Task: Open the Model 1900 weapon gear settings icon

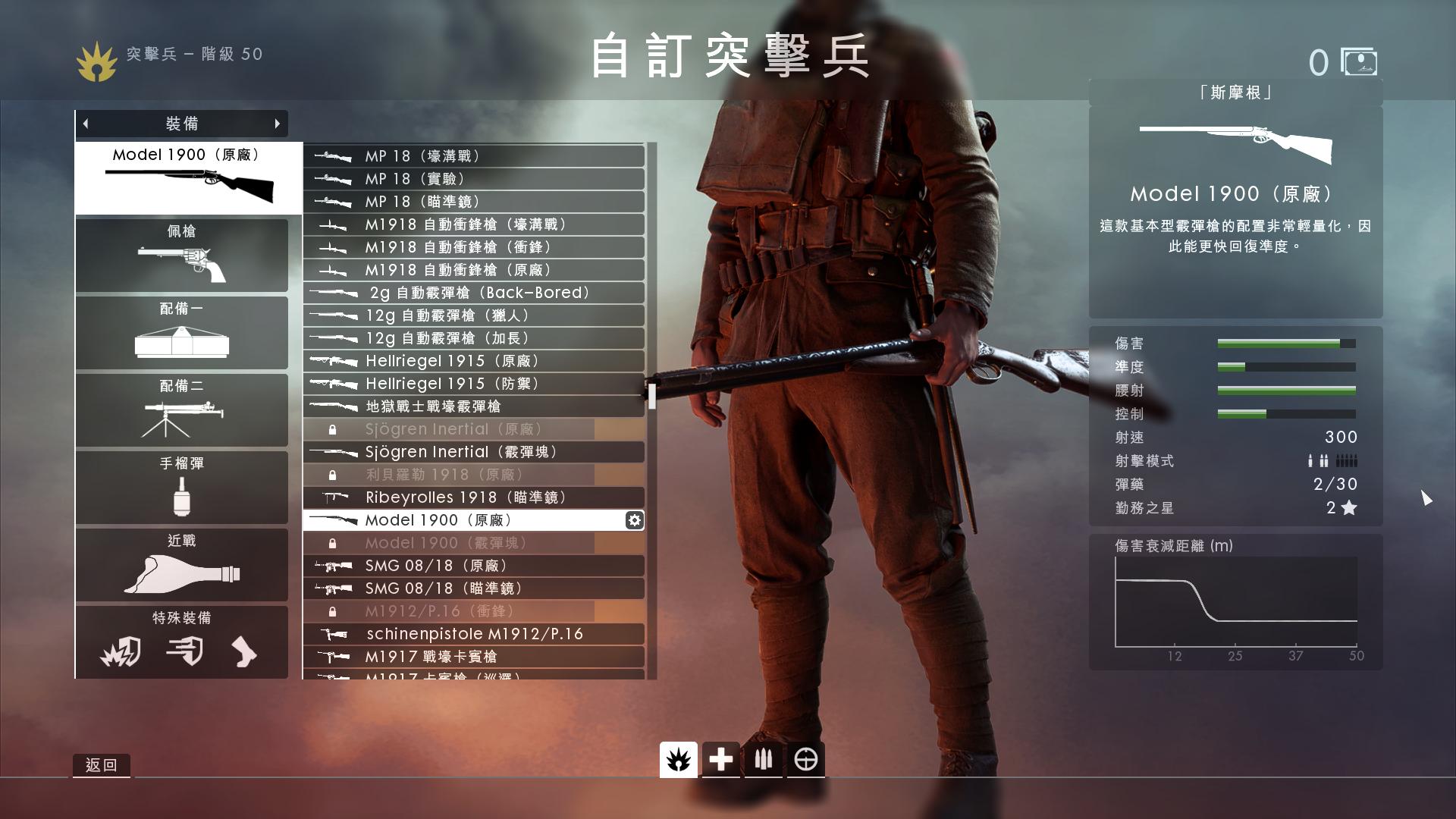Action: (634, 520)
